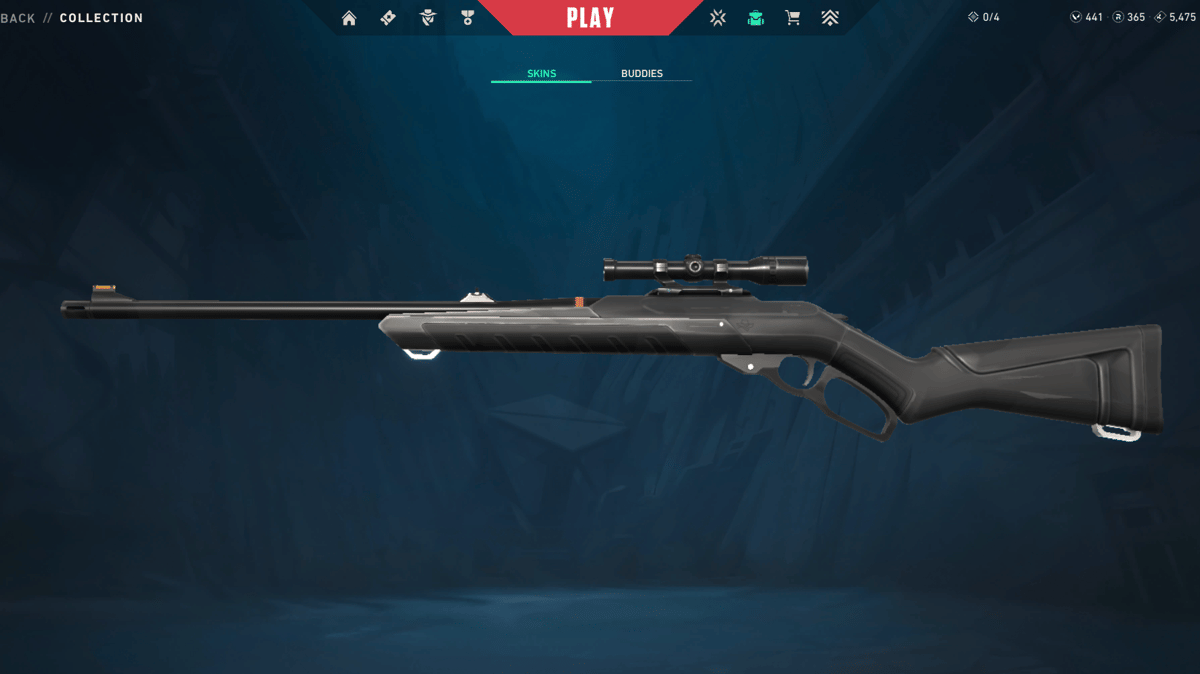
Task: Open the Career page via medal icon
Action: tap(467, 18)
